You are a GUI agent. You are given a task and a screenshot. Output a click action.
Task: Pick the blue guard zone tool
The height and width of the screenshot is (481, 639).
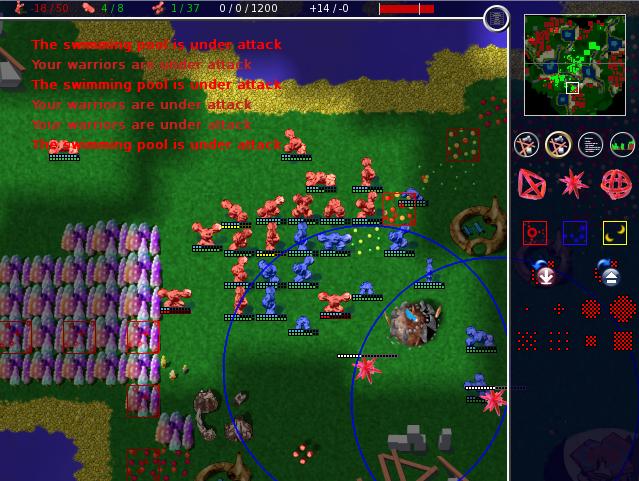coord(575,233)
